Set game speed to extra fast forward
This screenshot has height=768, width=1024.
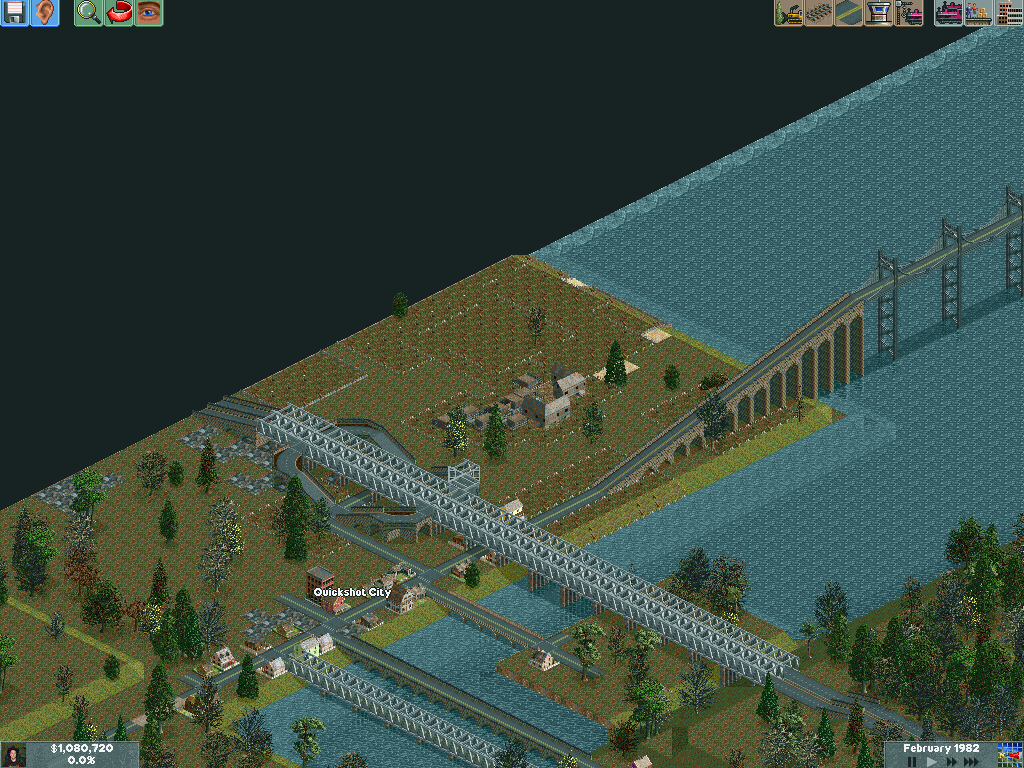972,762
